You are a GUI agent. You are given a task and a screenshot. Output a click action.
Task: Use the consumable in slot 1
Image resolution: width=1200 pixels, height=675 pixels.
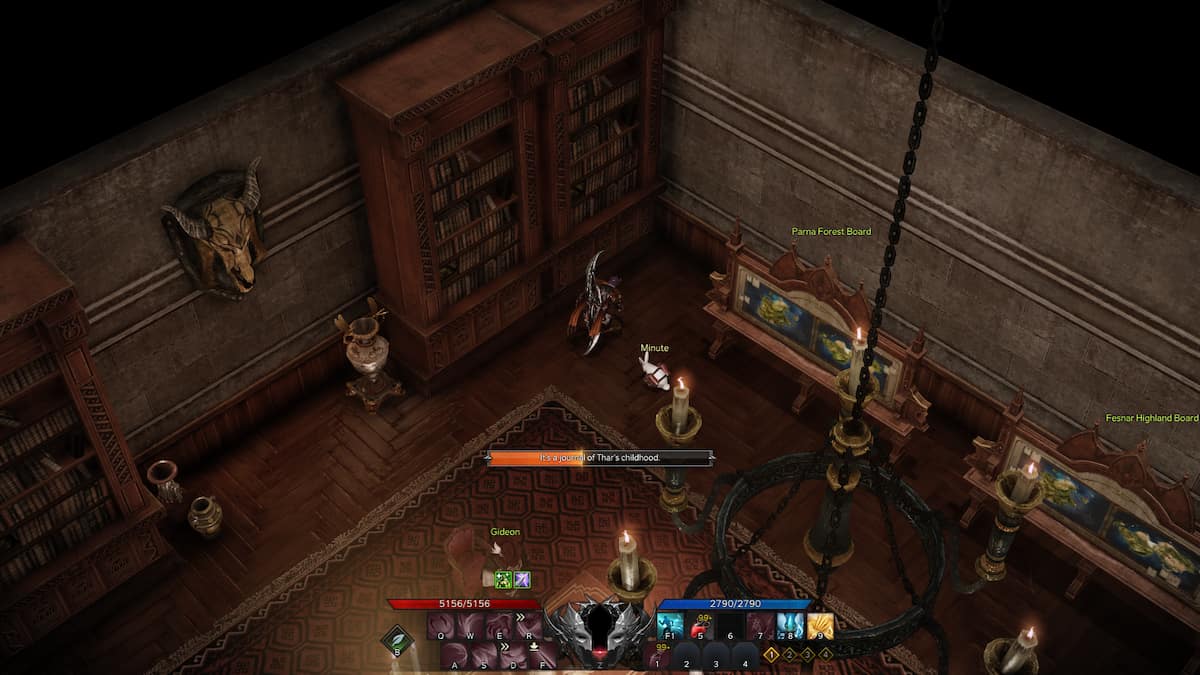(657, 657)
